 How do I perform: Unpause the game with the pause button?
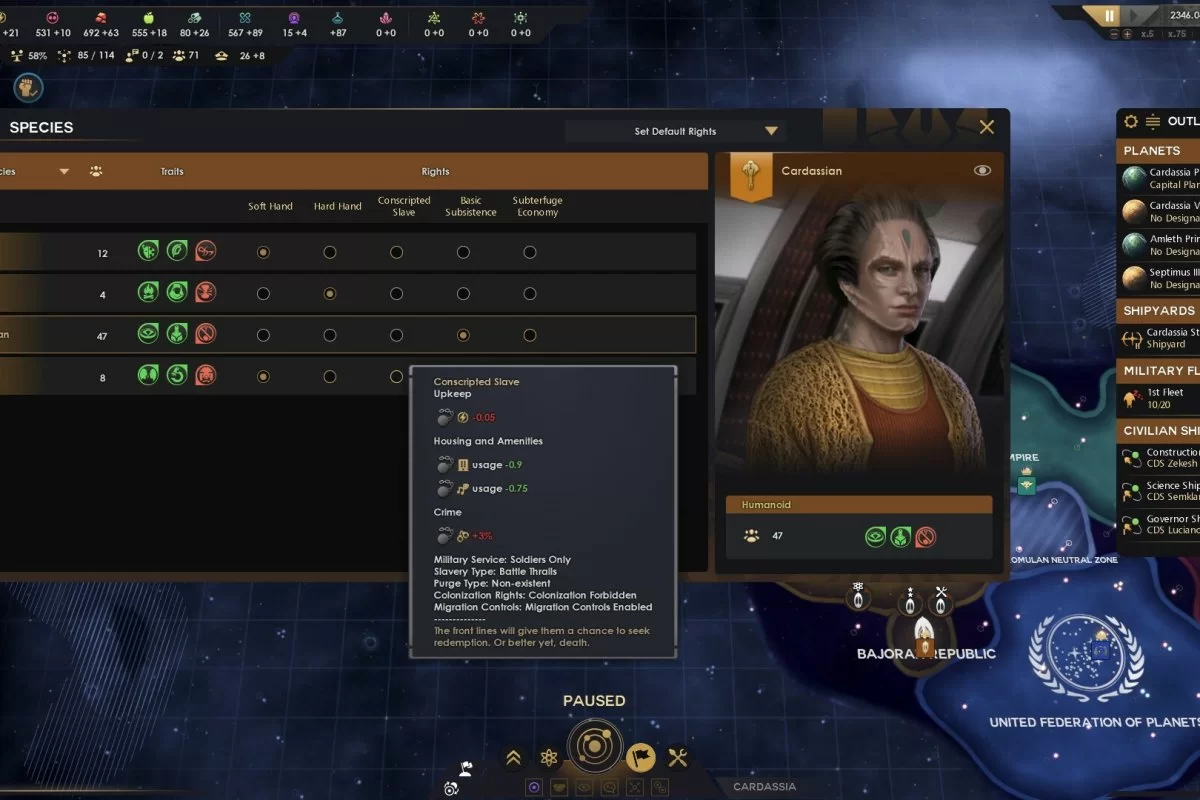(1109, 16)
